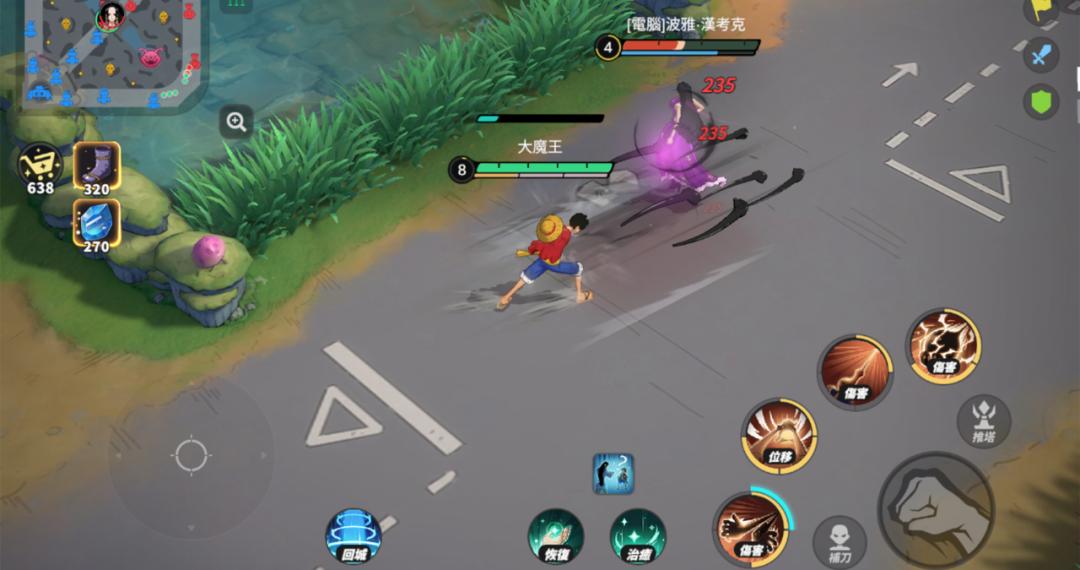
Task: Tap the small blue two-figure icon
Action: [613, 474]
